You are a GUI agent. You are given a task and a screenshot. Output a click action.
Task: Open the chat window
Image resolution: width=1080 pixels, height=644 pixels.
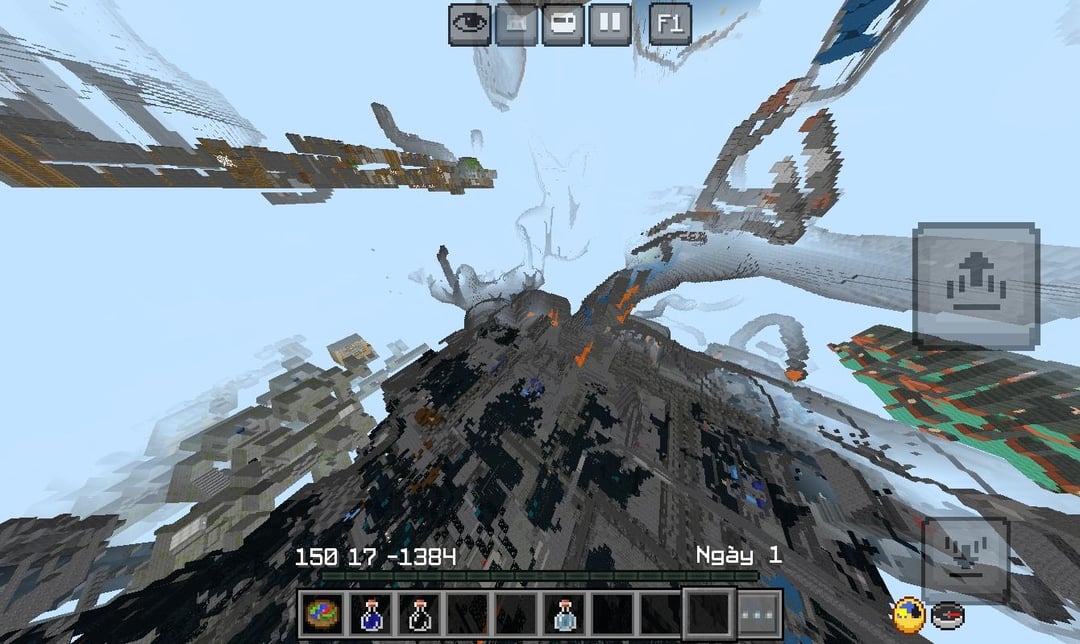pos(563,23)
